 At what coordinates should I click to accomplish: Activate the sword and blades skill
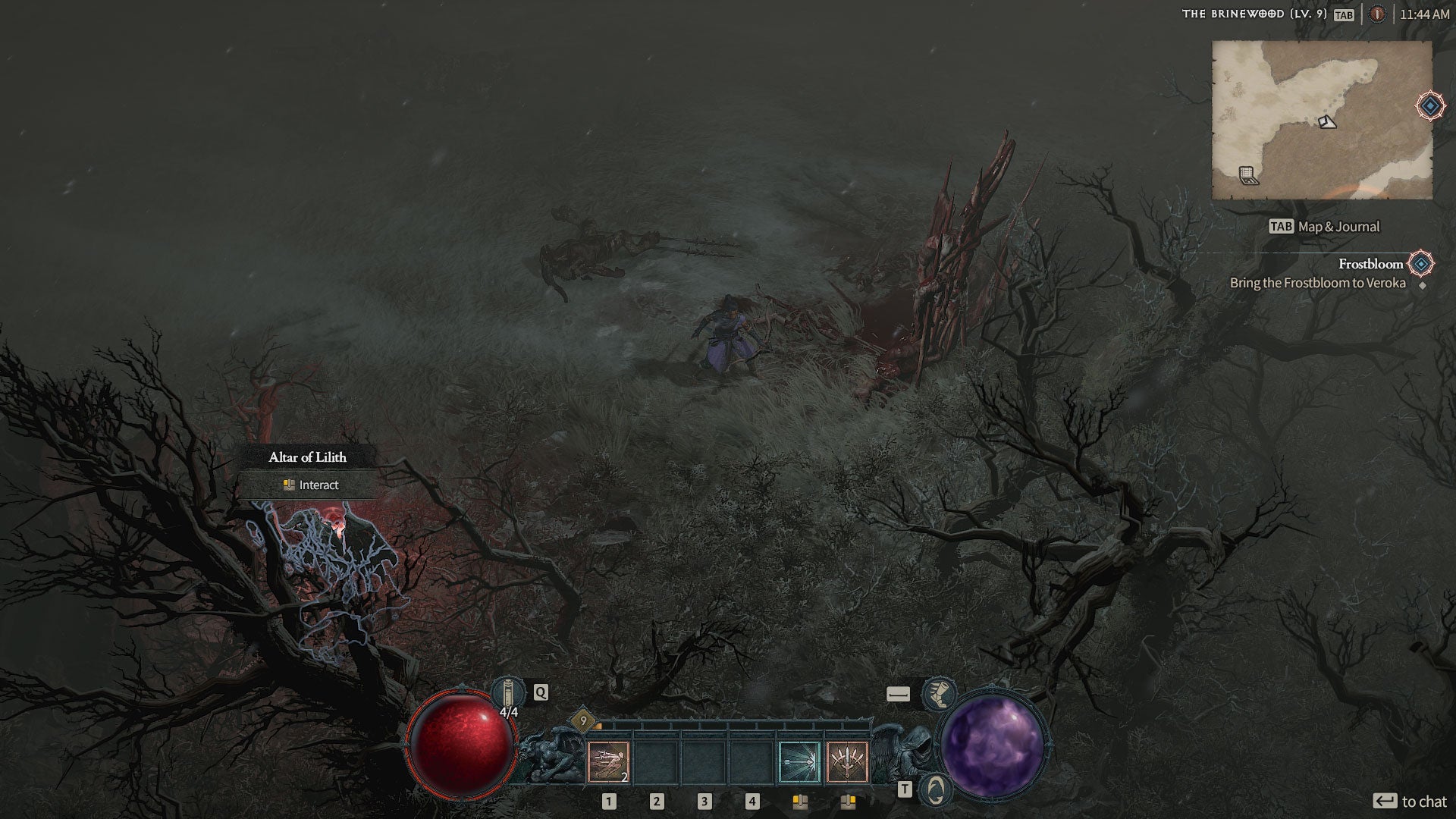click(847, 762)
